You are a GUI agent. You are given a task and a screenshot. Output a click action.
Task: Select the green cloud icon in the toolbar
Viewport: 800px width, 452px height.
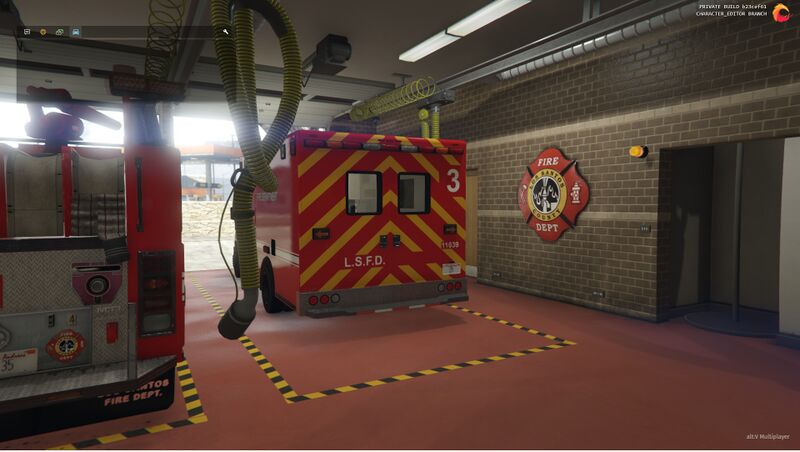tap(59, 32)
